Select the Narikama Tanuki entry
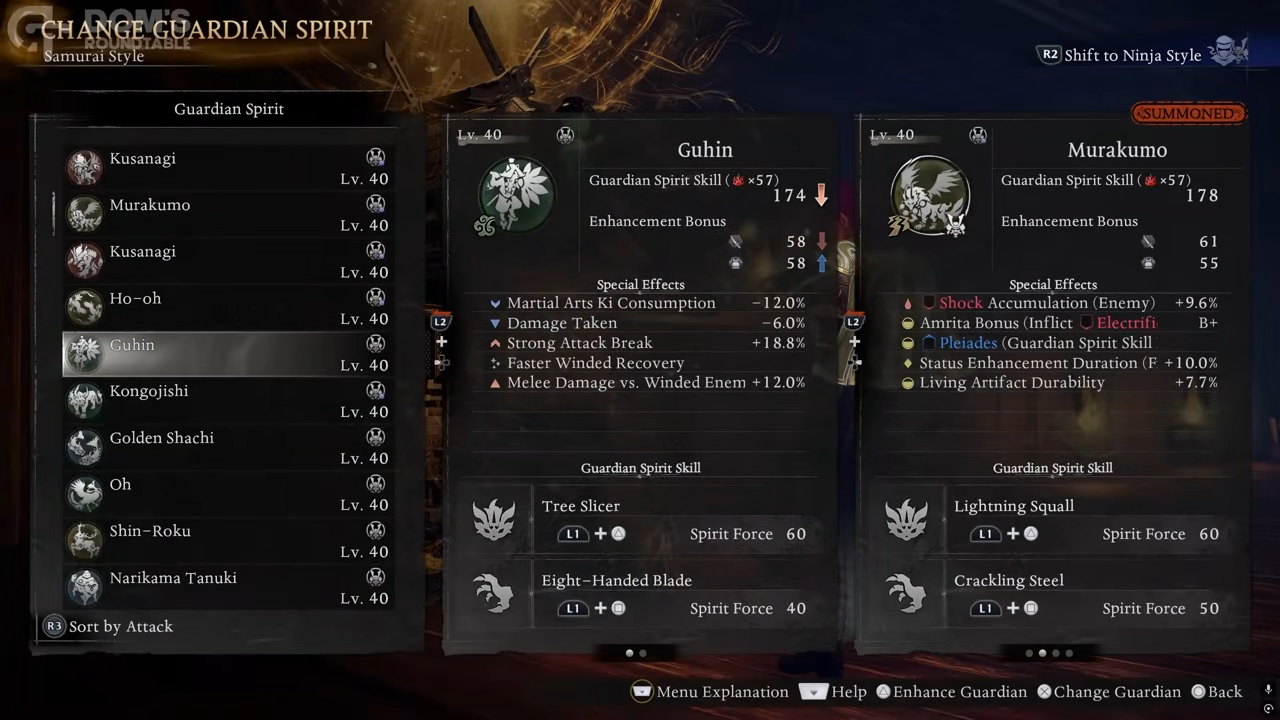The height and width of the screenshot is (720, 1280). click(x=228, y=587)
